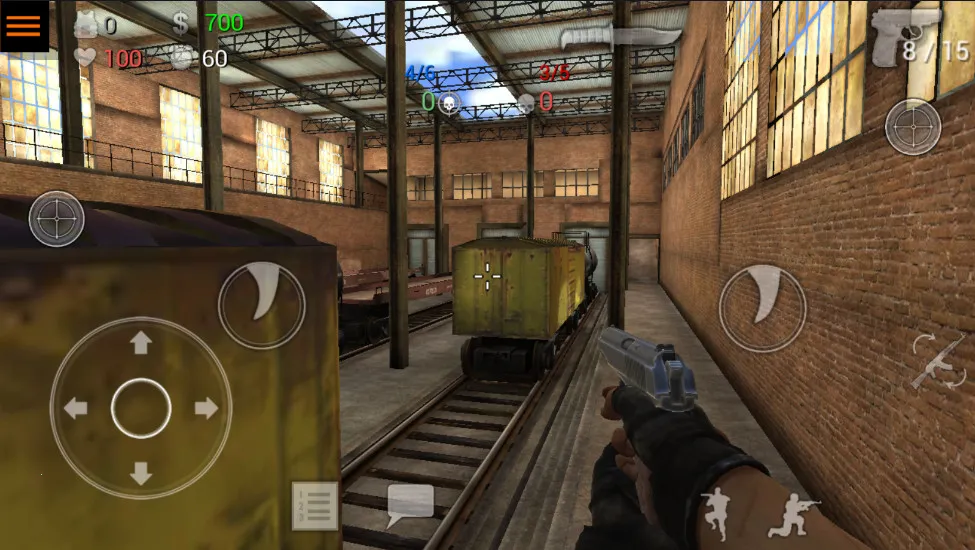This screenshot has width=975, height=550.
Task: Tap the joystick's up arrow
Action: pos(141,343)
